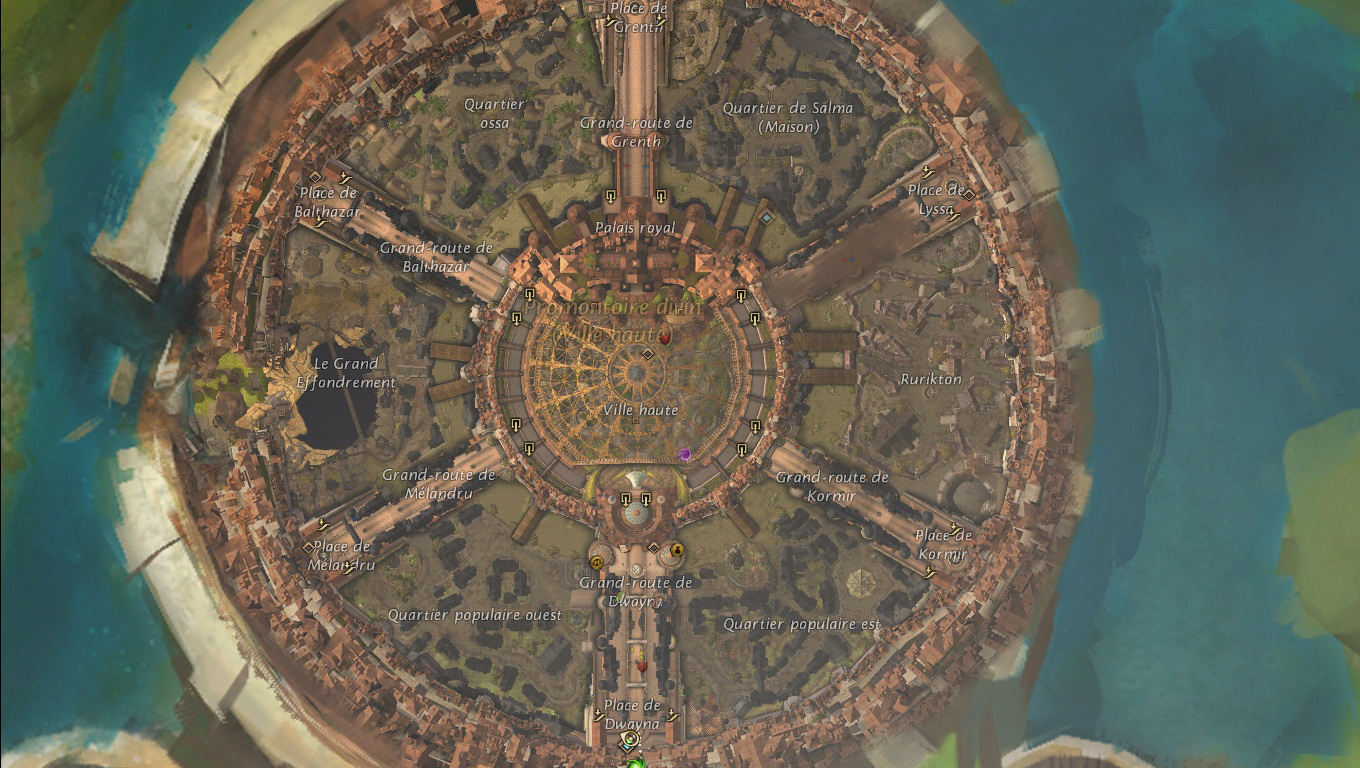Click the purple swirl portal marker
This screenshot has height=768, width=1360.
pyautogui.click(x=686, y=455)
